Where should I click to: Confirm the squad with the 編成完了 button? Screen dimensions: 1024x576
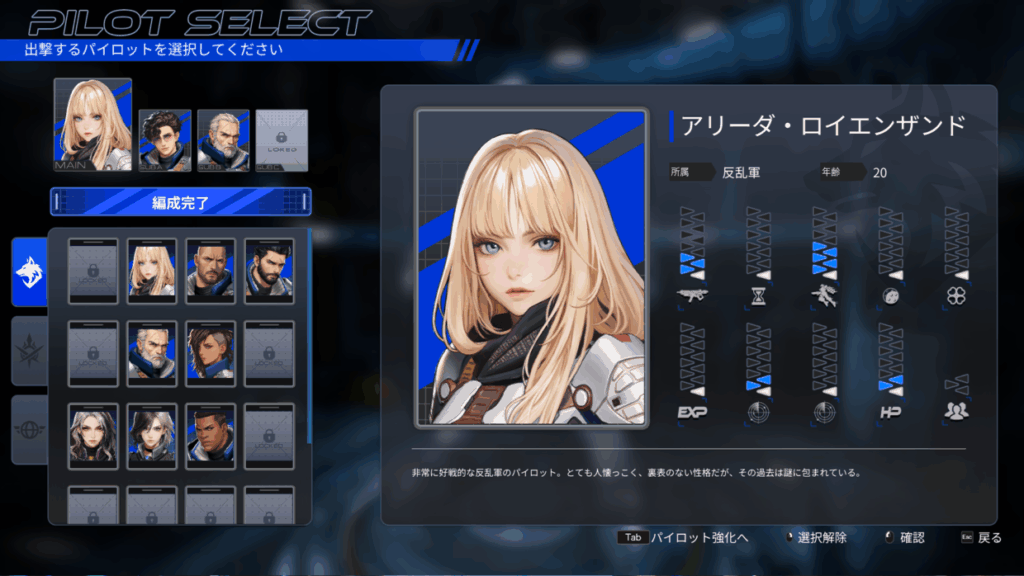click(181, 202)
